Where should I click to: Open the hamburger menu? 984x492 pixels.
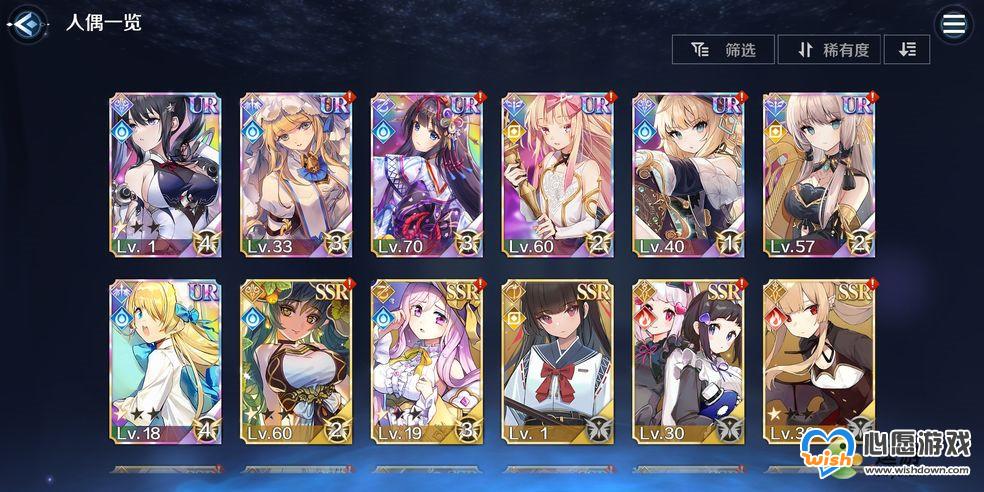[953, 25]
